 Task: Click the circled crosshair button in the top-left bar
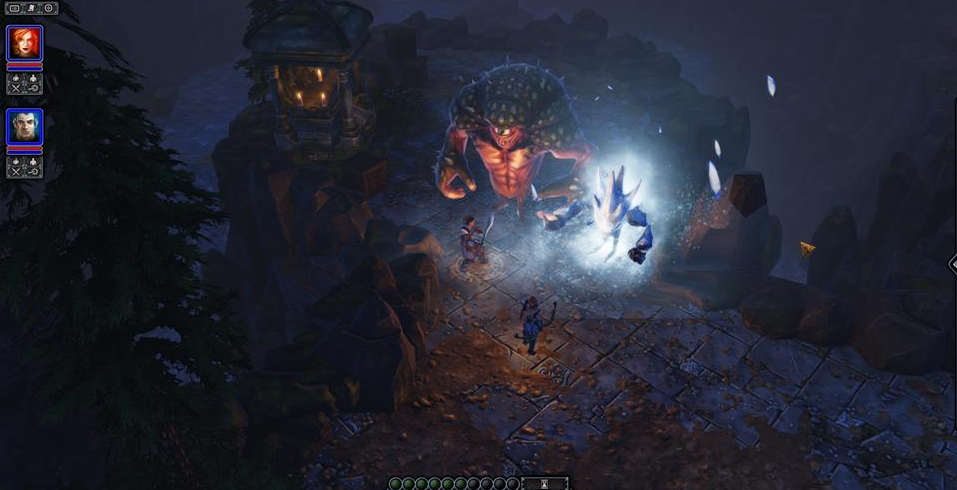[48, 8]
